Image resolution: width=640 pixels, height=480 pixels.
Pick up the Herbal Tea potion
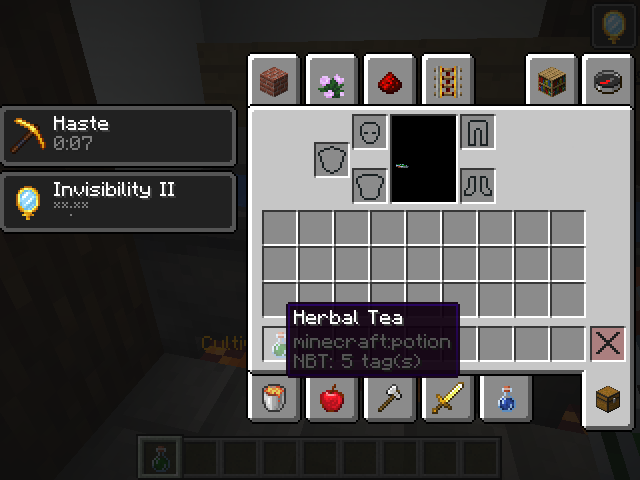pos(279,345)
